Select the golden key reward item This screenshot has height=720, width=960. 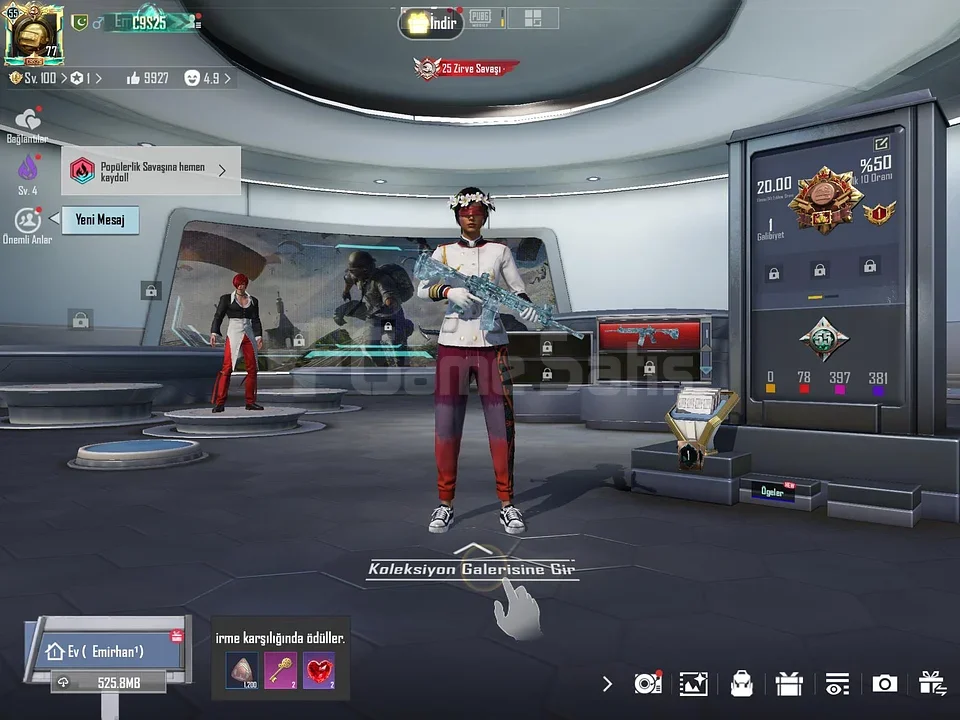(x=280, y=670)
